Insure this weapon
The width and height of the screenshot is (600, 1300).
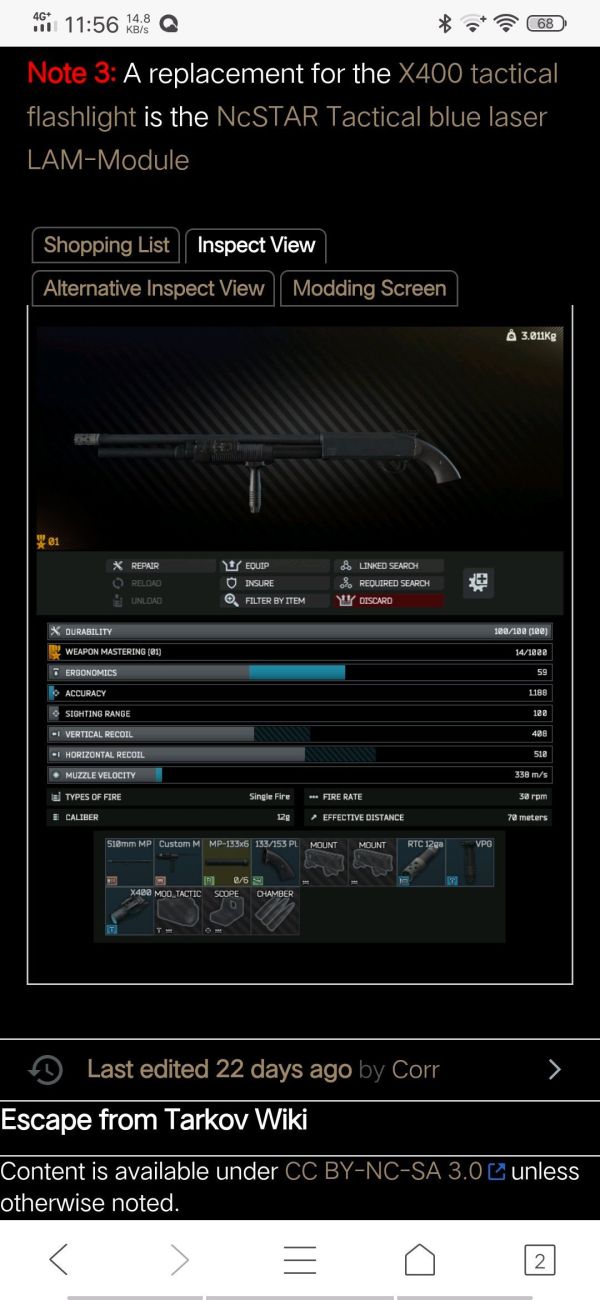coord(258,583)
